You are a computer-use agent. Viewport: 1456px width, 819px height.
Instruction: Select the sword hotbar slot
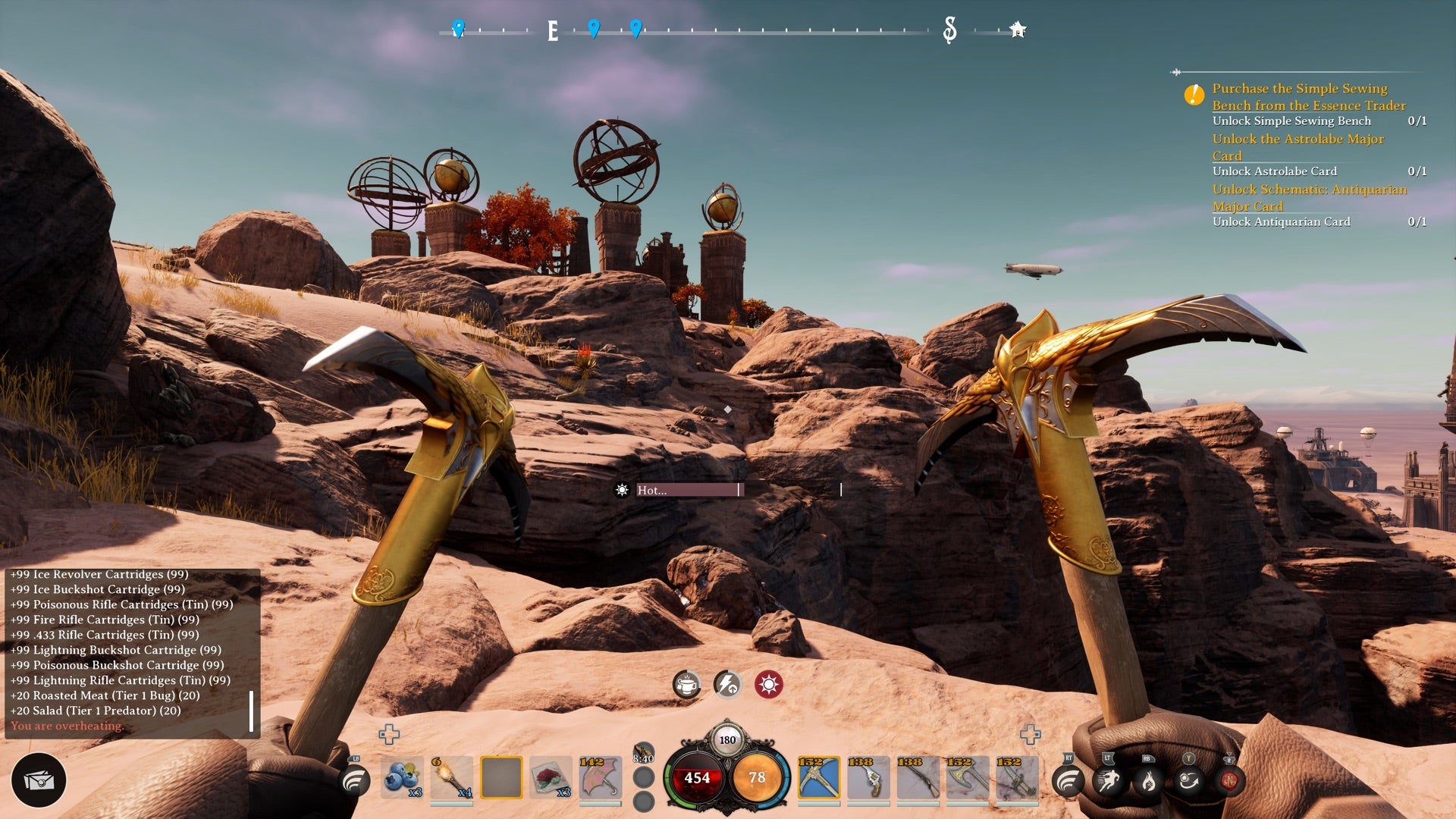(x=1017, y=777)
